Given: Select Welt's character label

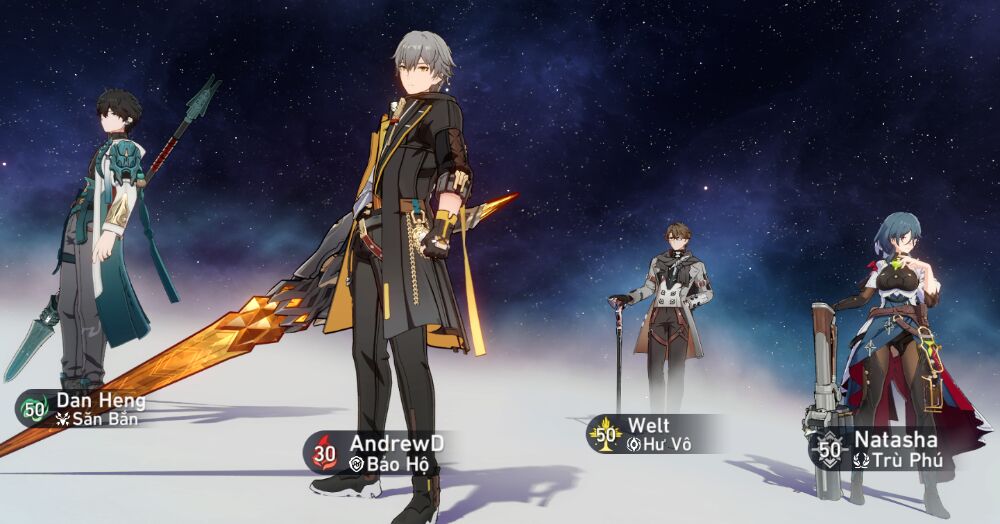Looking at the screenshot, I should [650, 434].
